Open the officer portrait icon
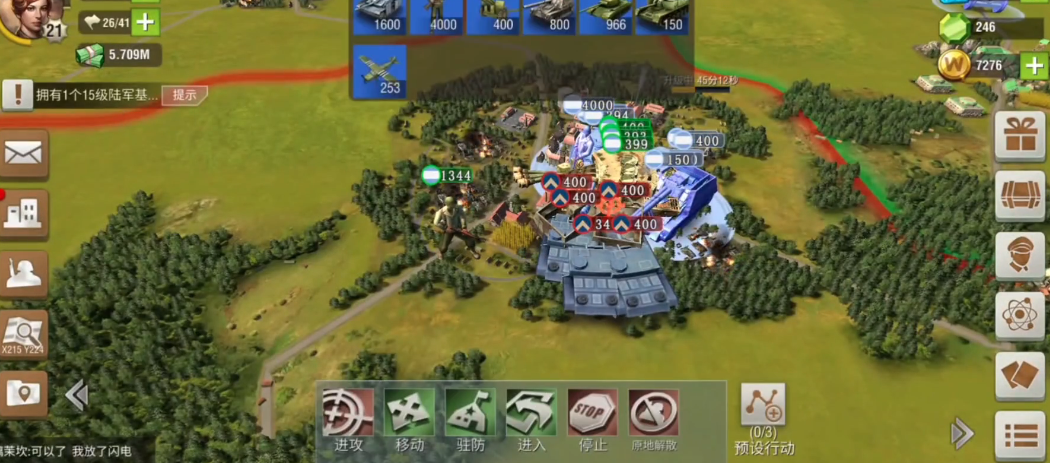This screenshot has height=463, width=1050. click(x=1020, y=255)
